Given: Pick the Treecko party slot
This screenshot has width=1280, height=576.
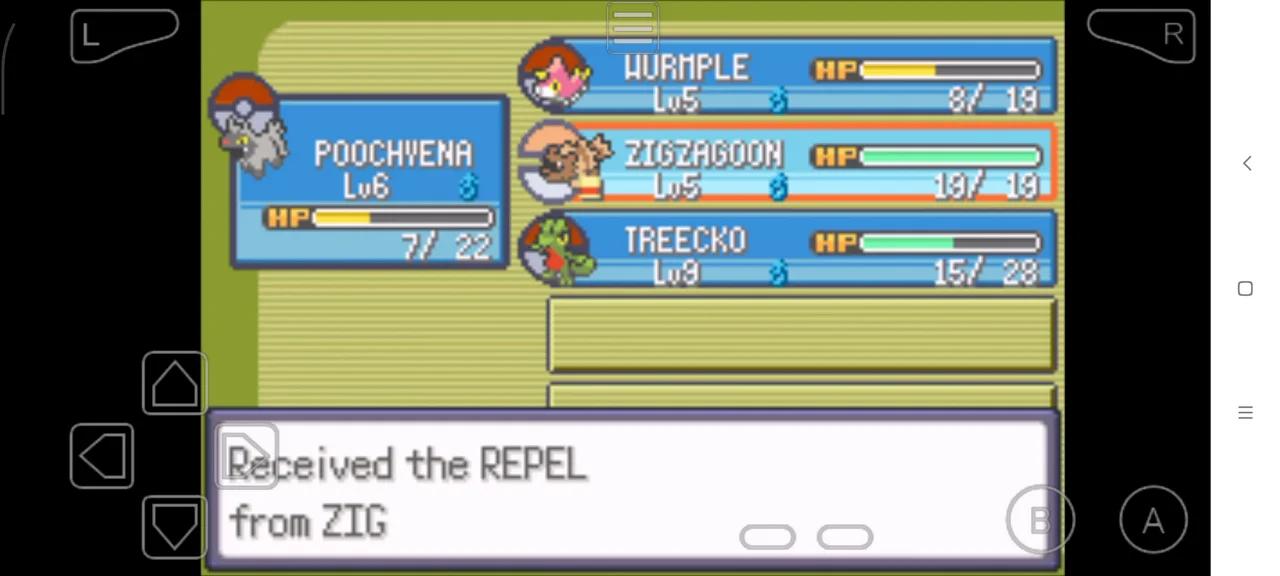Looking at the screenshot, I should coord(790,249).
